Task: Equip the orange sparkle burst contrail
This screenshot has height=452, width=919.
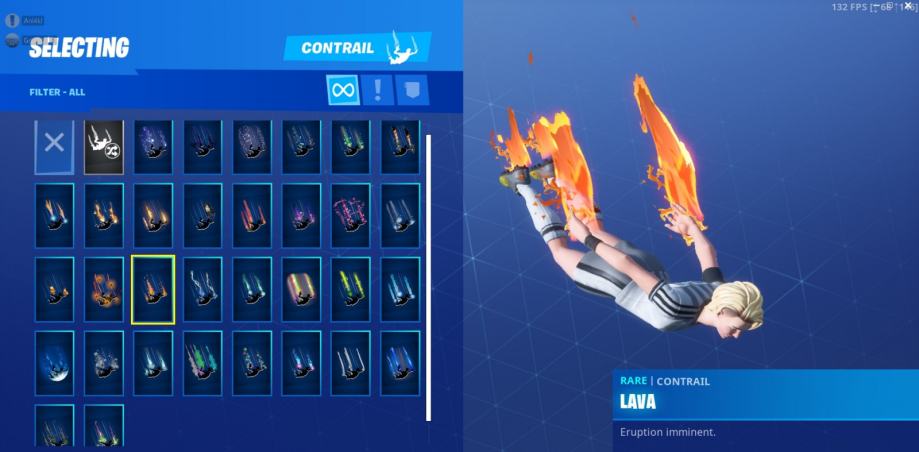Action: [x=104, y=289]
